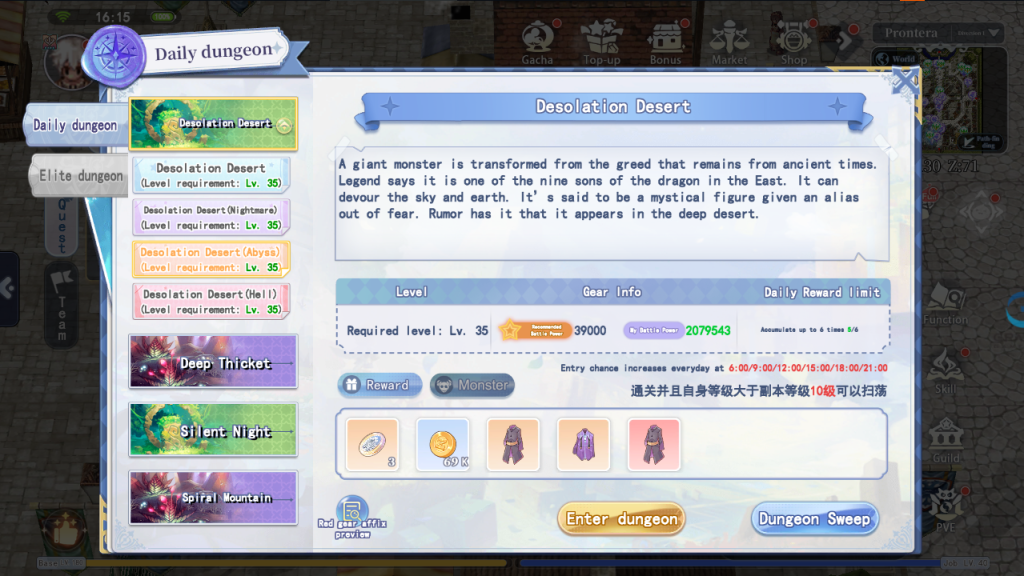Inspect the red-background robe reward

click(x=654, y=443)
